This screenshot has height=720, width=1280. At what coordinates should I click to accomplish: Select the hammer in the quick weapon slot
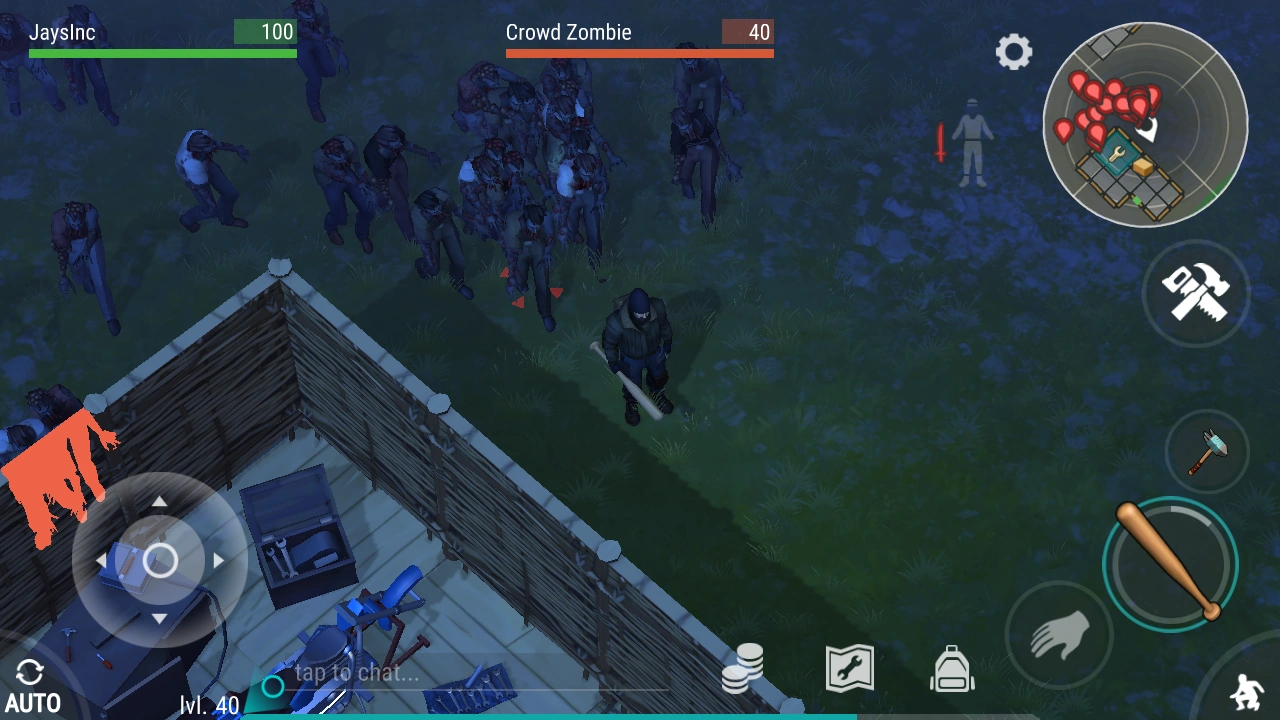click(x=1206, y=452)
